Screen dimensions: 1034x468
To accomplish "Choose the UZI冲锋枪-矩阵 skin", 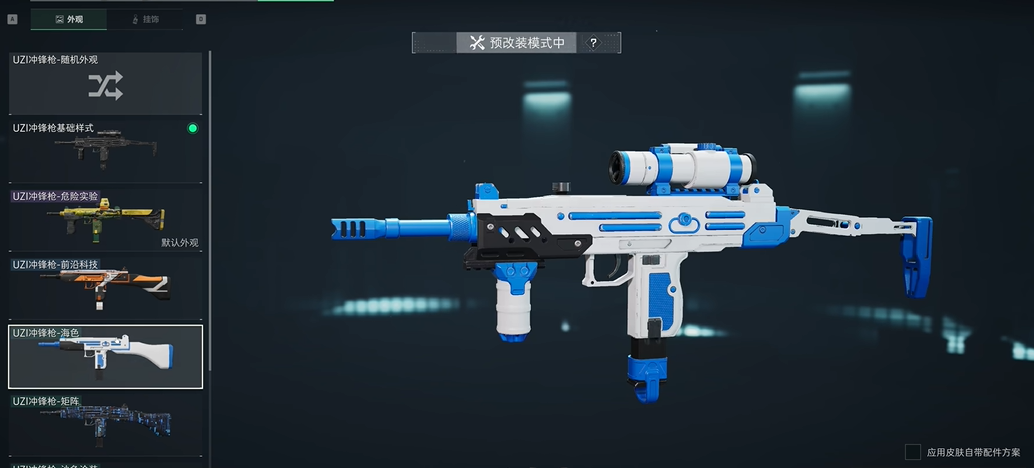I will pyautogui.click(x=105, y=424).
